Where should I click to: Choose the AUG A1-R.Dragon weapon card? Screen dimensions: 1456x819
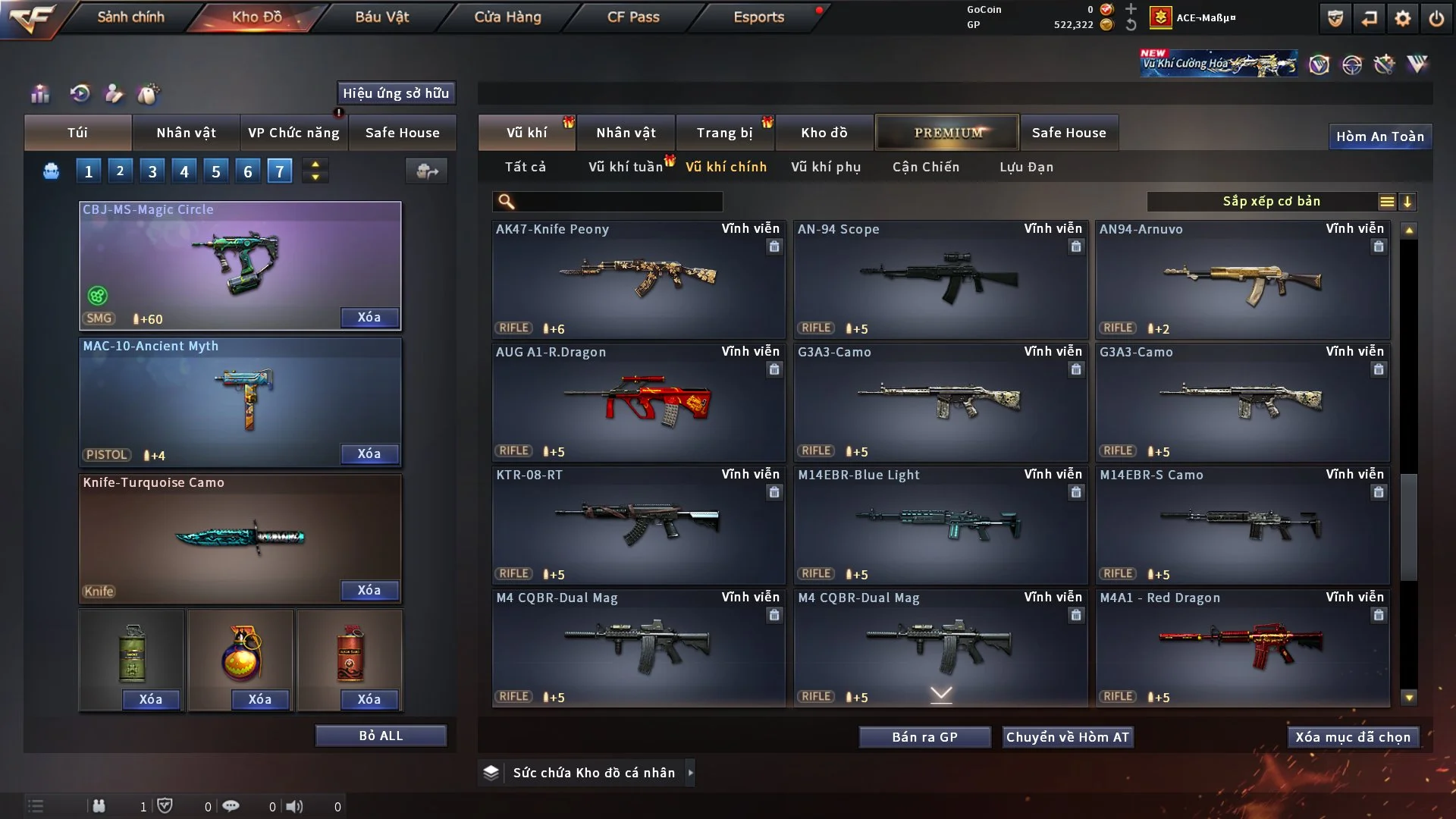click(638, 402)
